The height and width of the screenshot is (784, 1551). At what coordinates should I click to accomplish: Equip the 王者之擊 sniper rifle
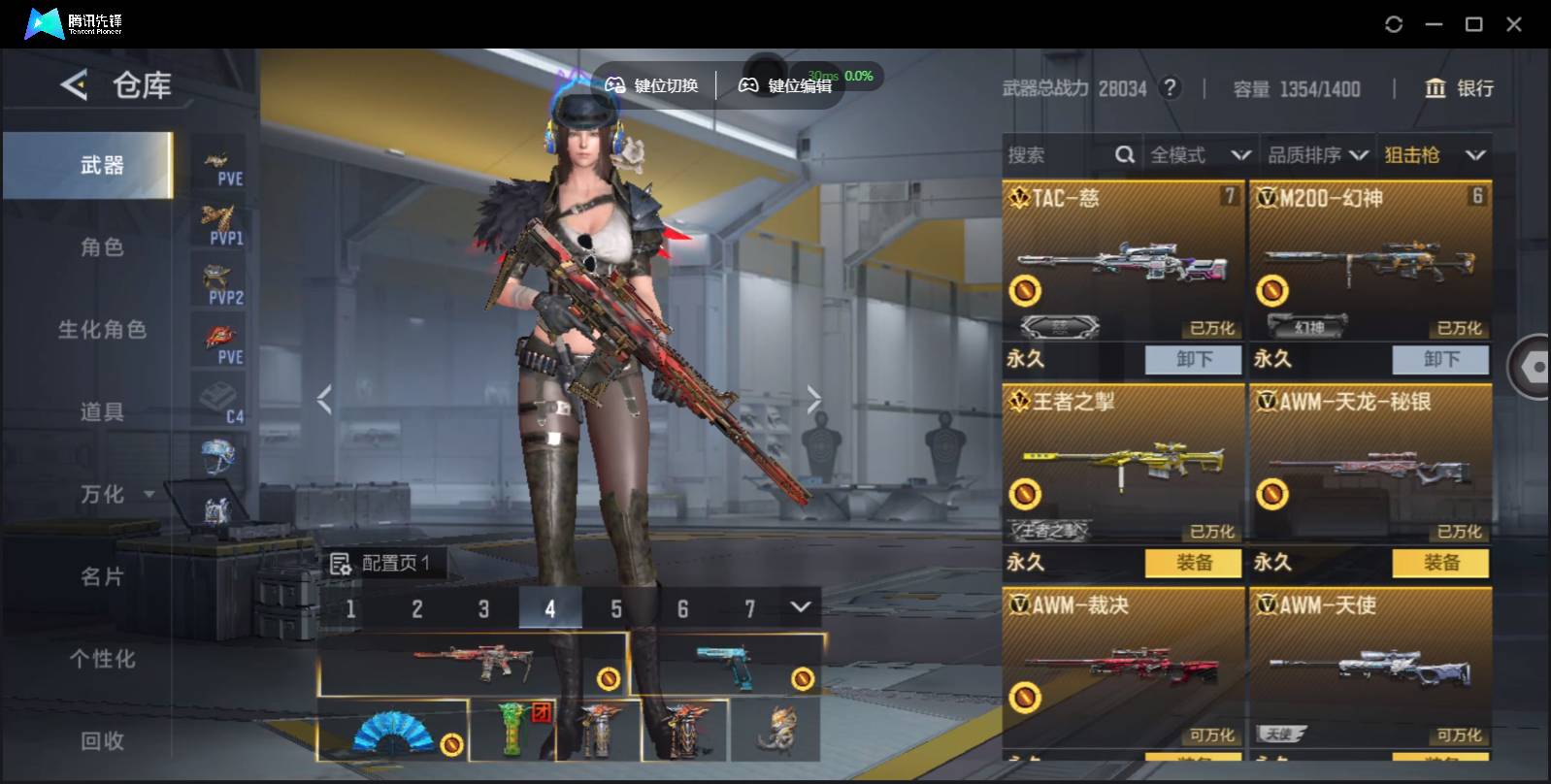click(x=1193, y=563)
